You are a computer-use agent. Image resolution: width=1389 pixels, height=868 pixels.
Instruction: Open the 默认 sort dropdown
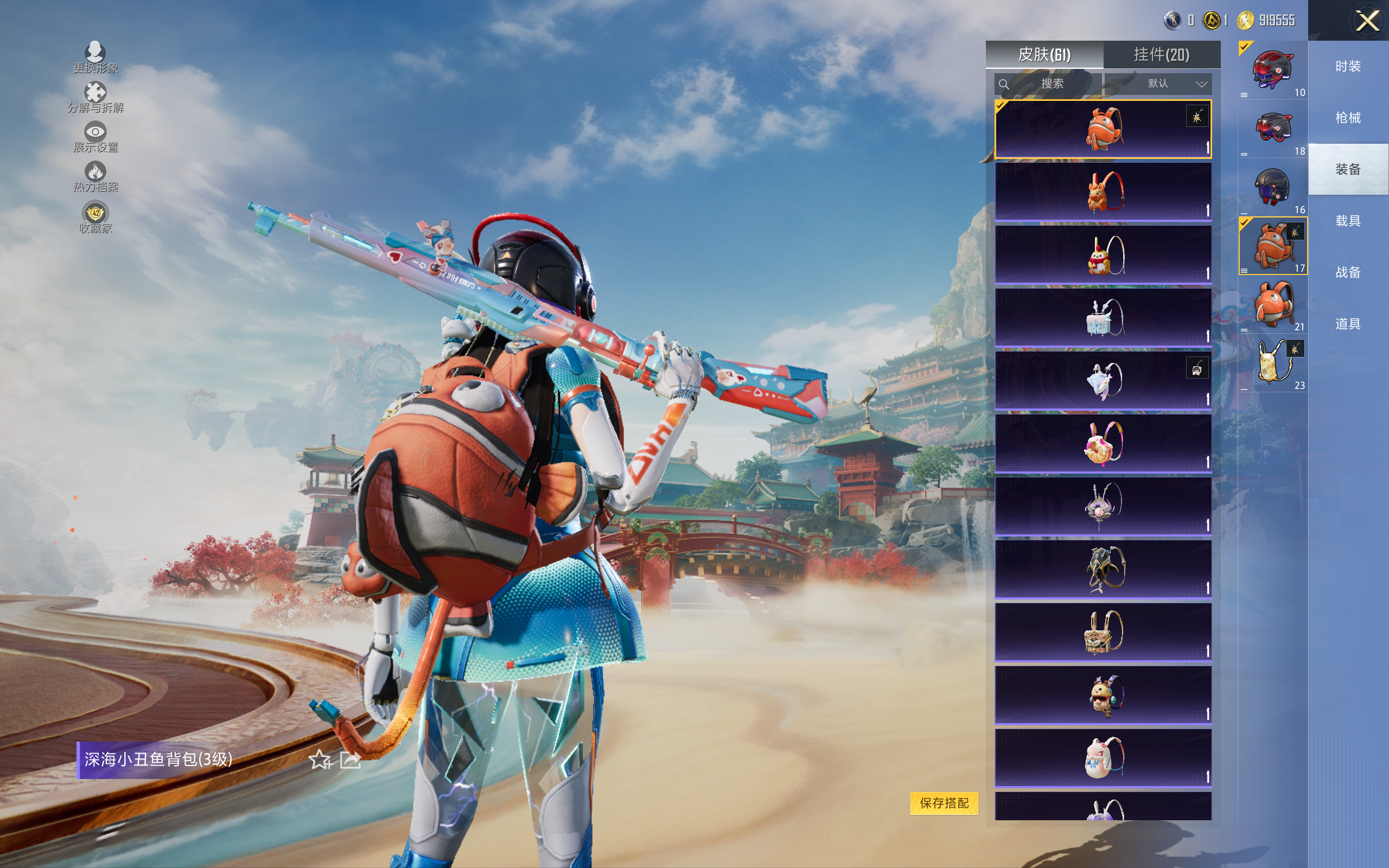coord(1175,84)
